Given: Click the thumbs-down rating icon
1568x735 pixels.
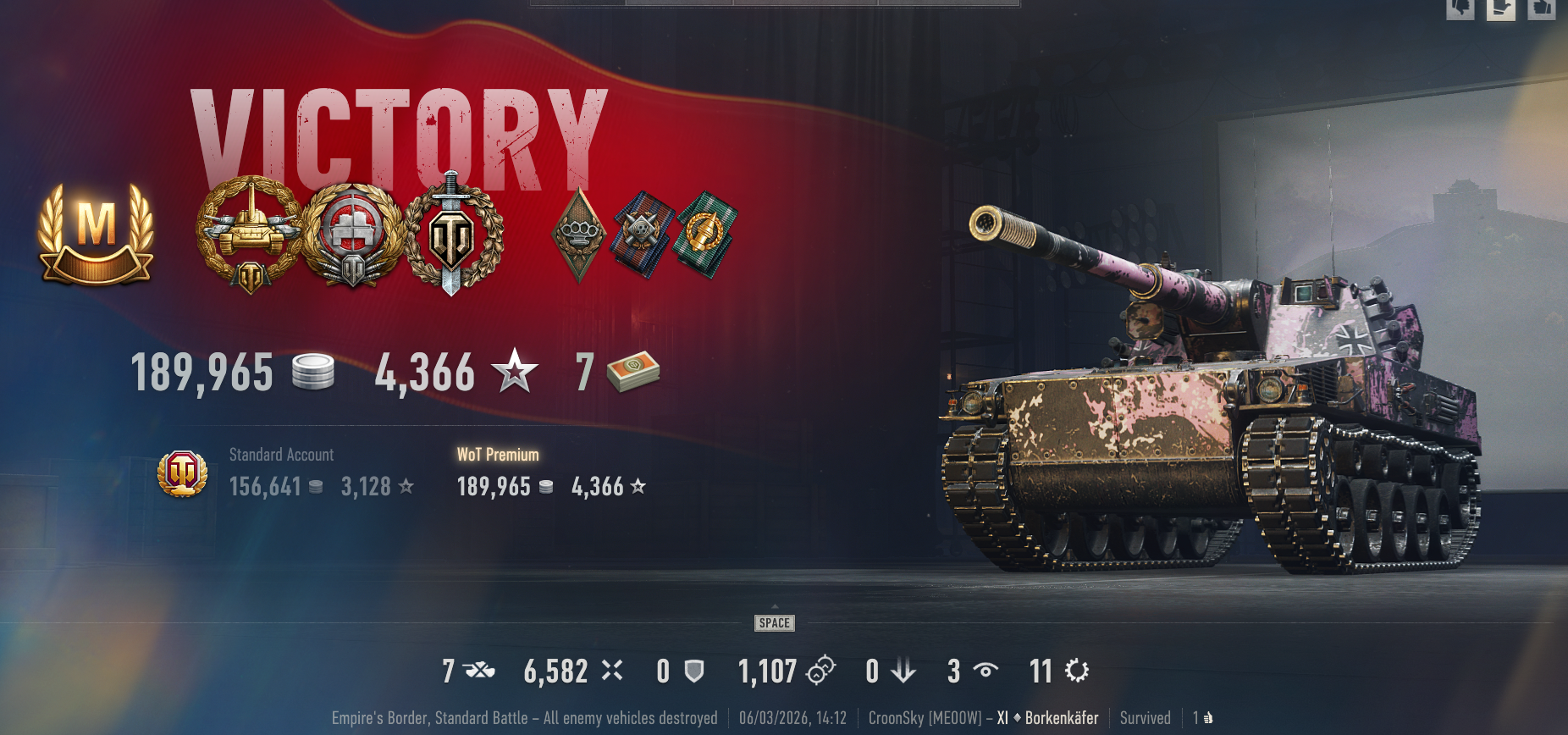Looking at the screenshot, I should [1460, 8].
